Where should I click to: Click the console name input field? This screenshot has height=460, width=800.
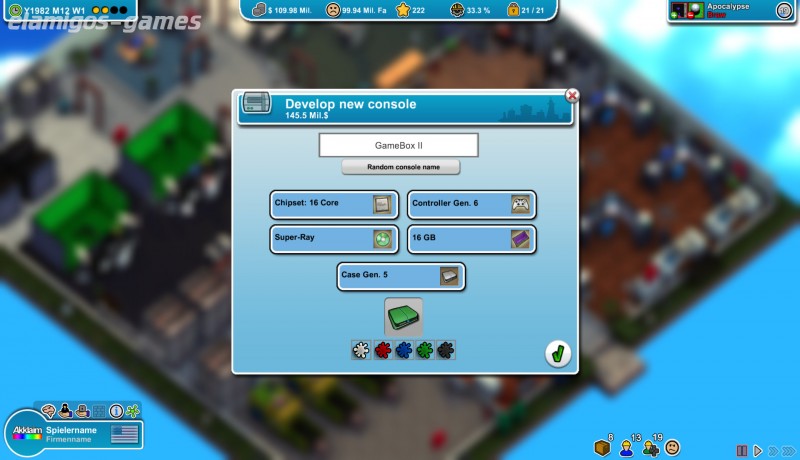coord(398,145)
